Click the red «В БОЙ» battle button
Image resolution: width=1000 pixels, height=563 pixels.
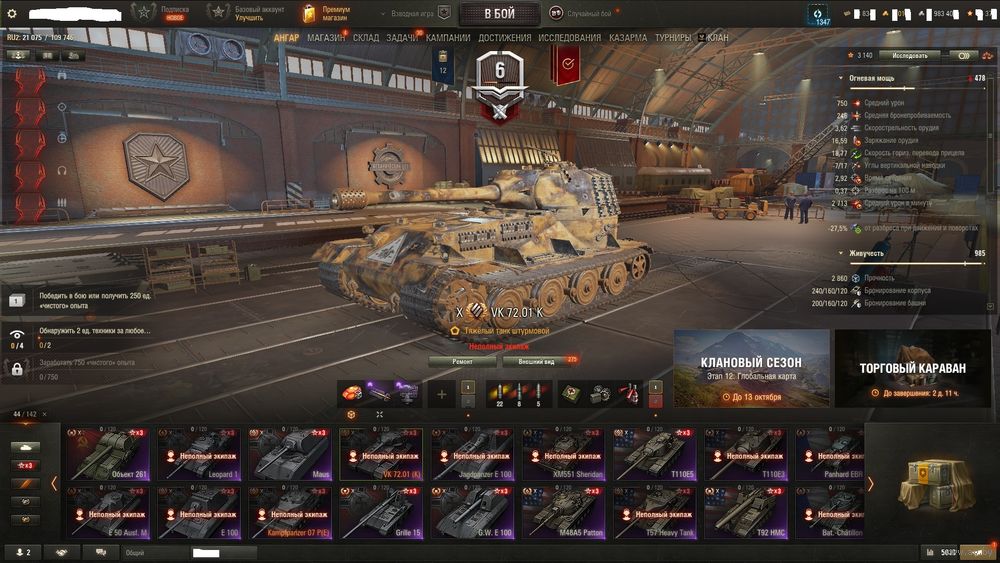pyautogui.click(x=499, y=13)
